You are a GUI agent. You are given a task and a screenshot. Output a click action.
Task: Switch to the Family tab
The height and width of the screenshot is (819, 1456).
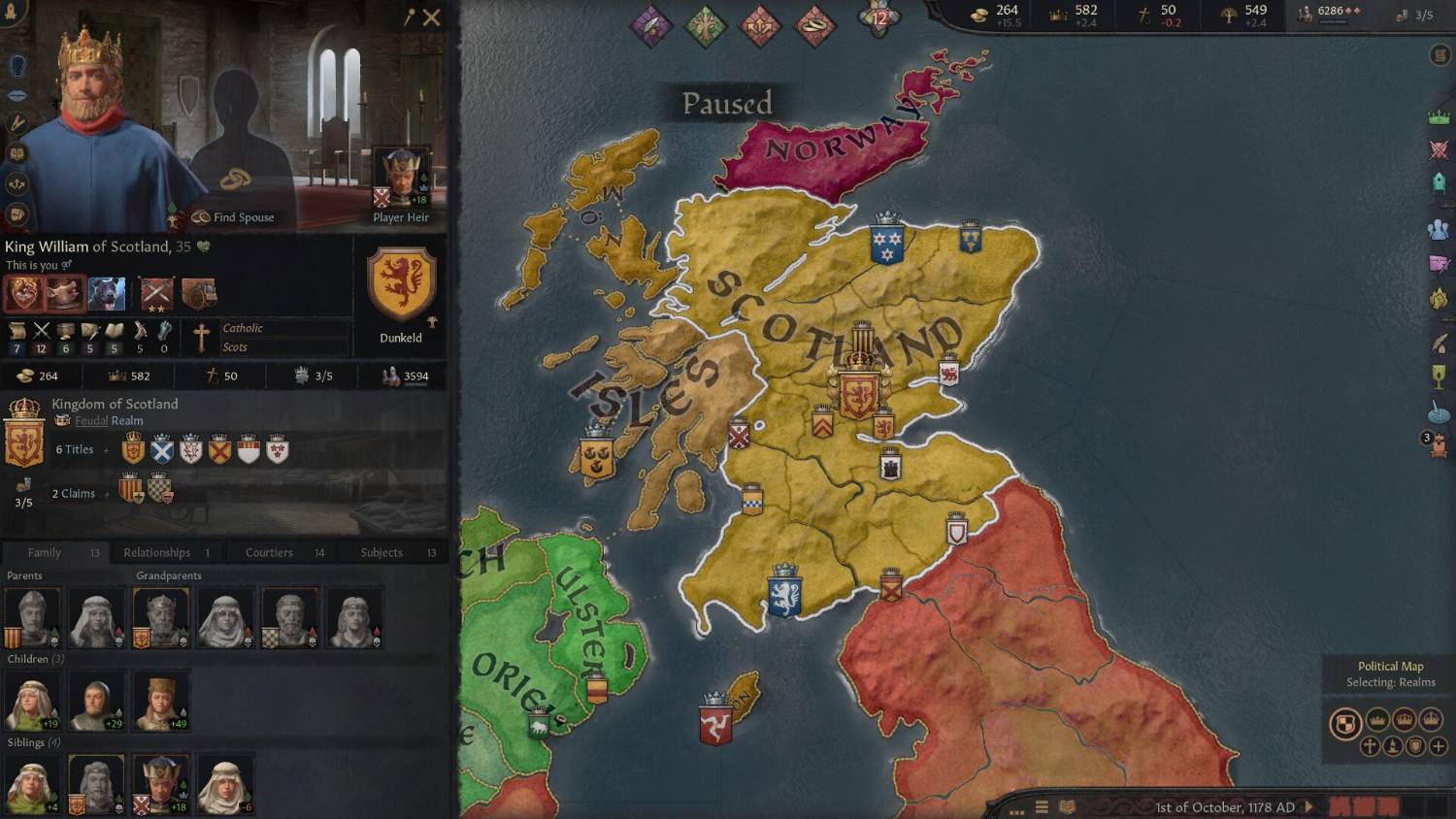pyautogui.click(x=45, y=552)
